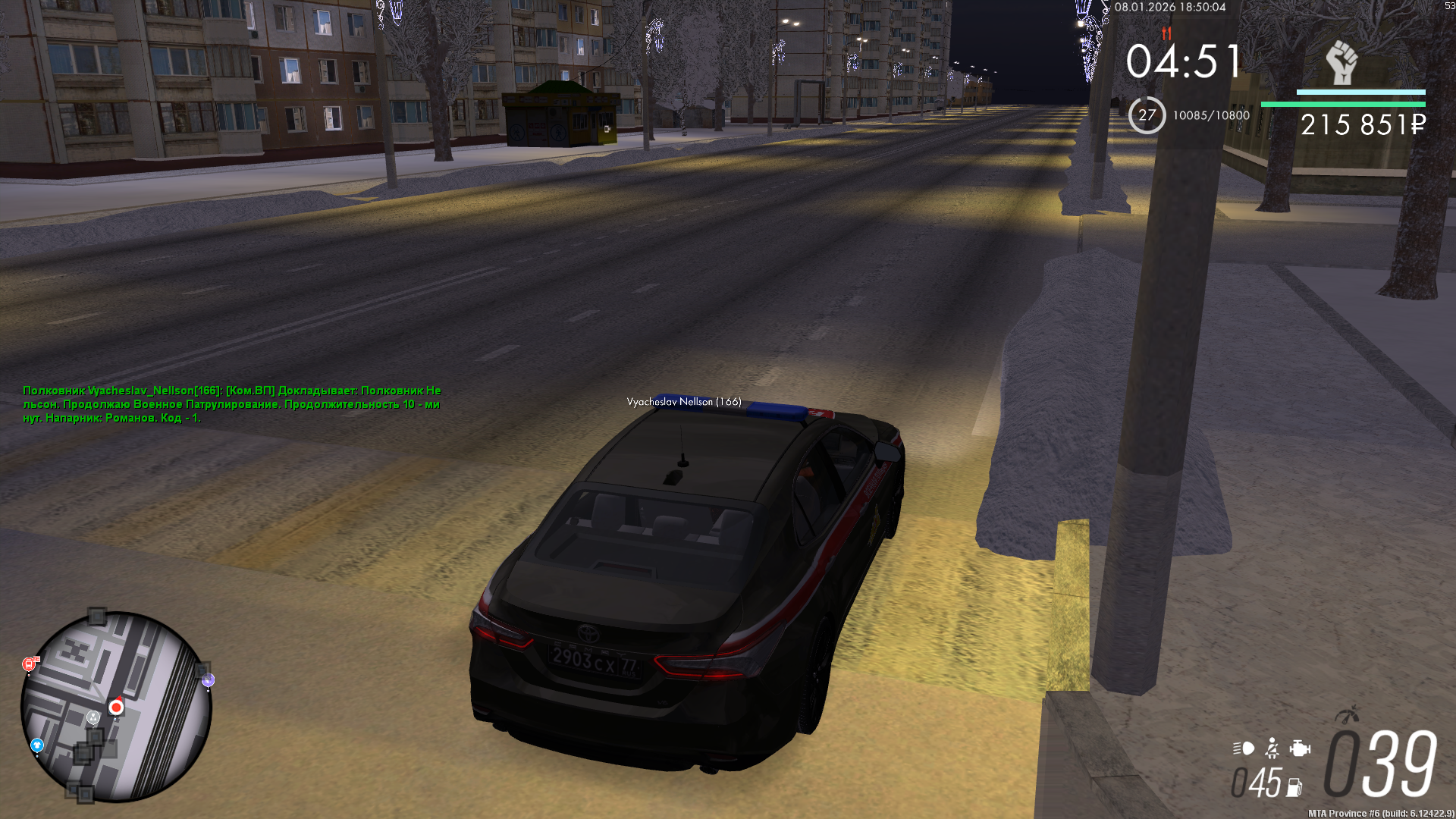Toggle the headlights indicator icon
Image resolution: width=1456 pixels, height=819 pixels.
click(1244, 748)
